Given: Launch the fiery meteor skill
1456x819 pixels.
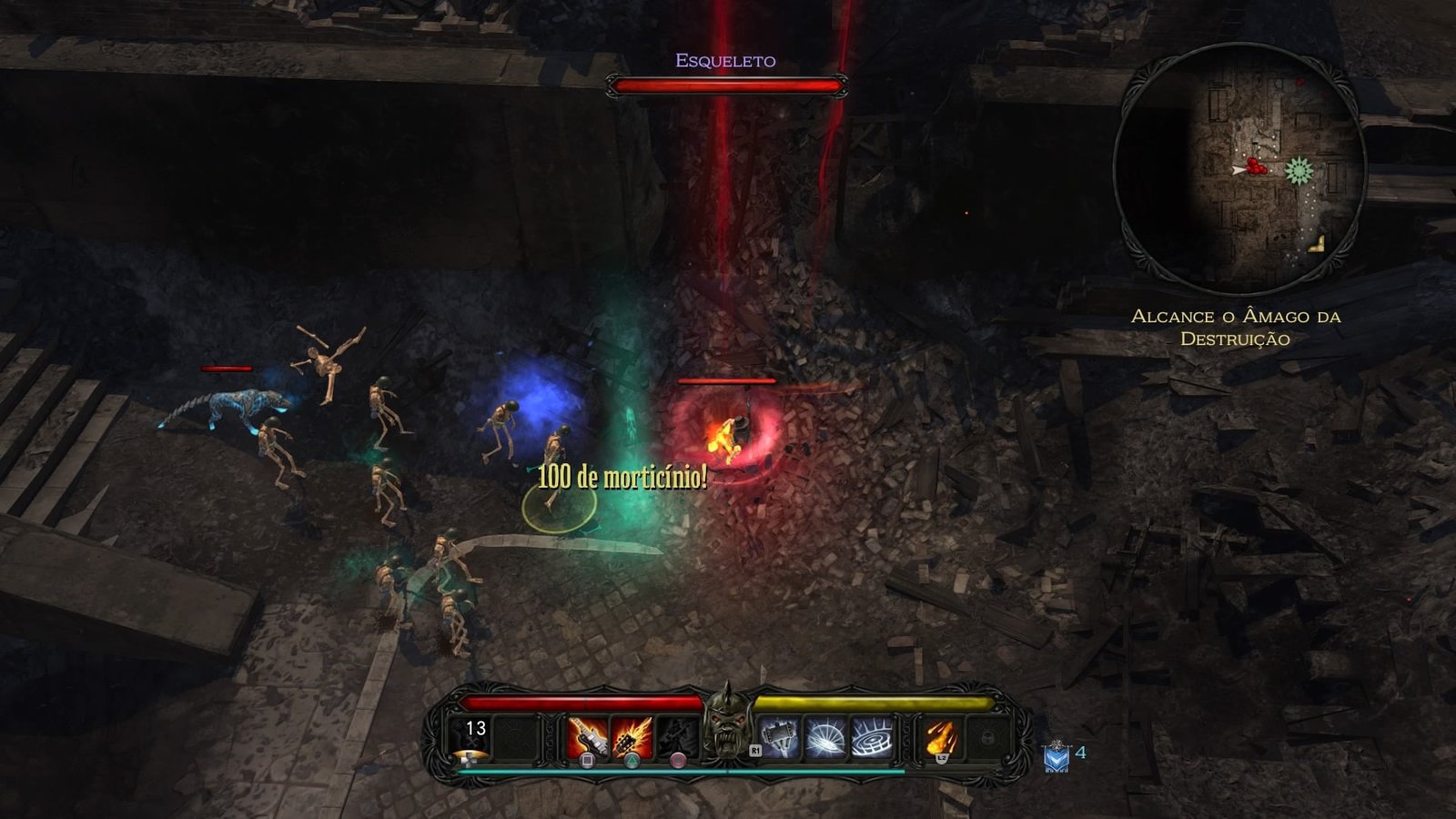Looking at the screenshot, I should 940,736.
